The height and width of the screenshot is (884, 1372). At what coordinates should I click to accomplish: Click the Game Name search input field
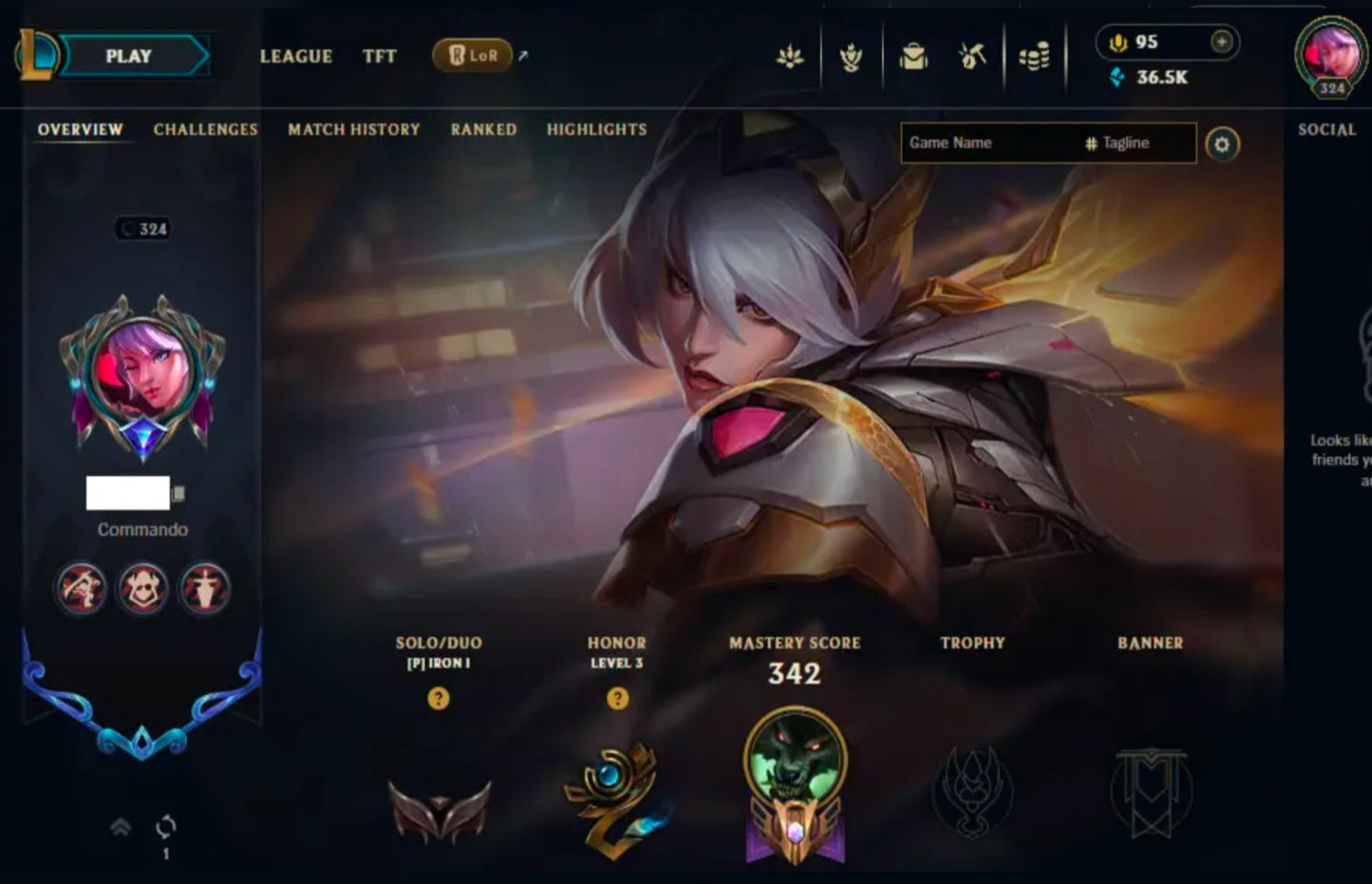(x=978, y=142)
